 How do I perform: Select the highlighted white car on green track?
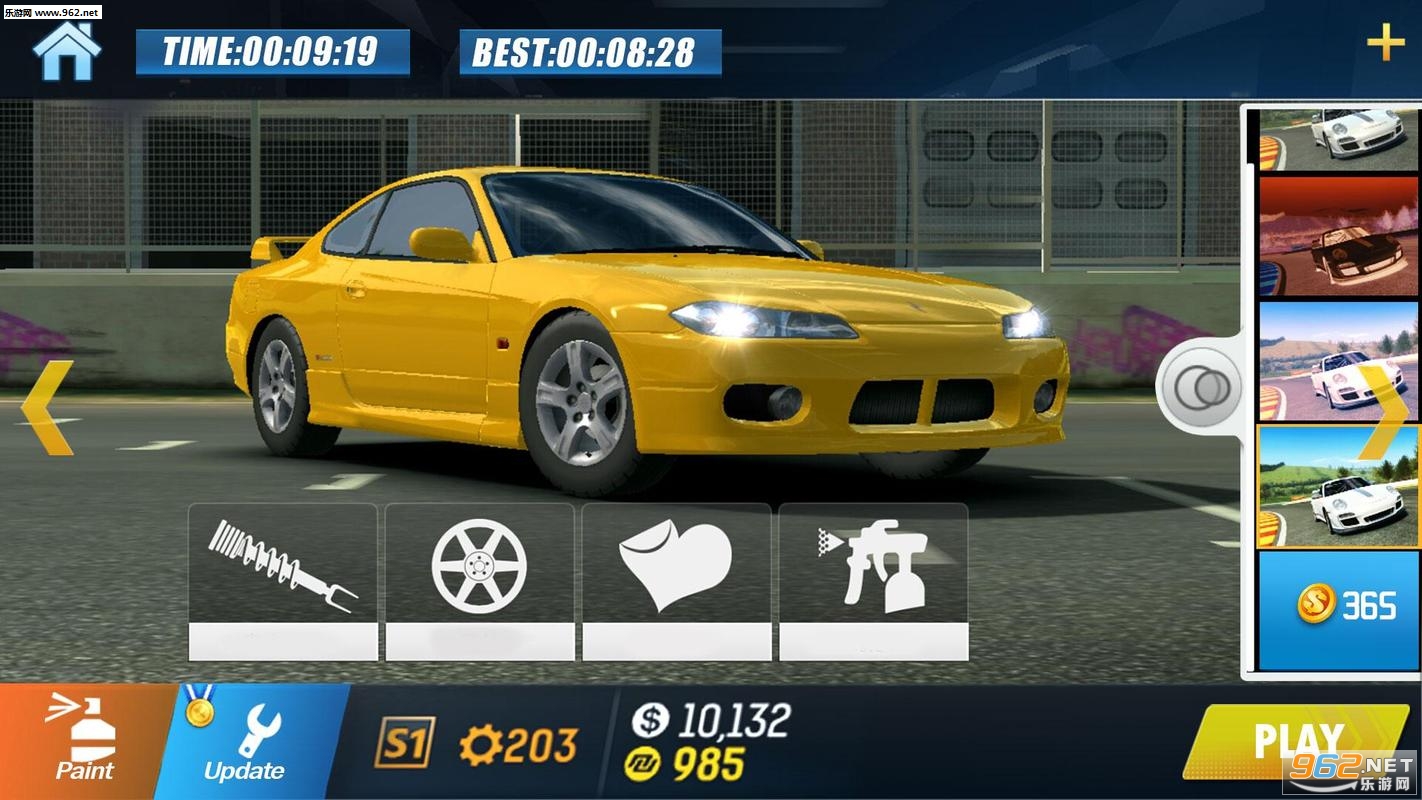[x=1338, y=487]
